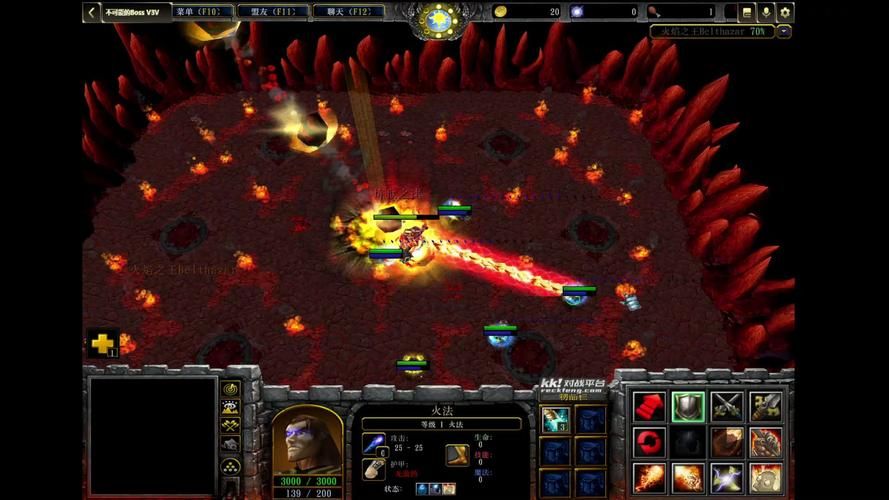Click the red circular Stop command
889x500 pixels.
(x=649, y=442)
